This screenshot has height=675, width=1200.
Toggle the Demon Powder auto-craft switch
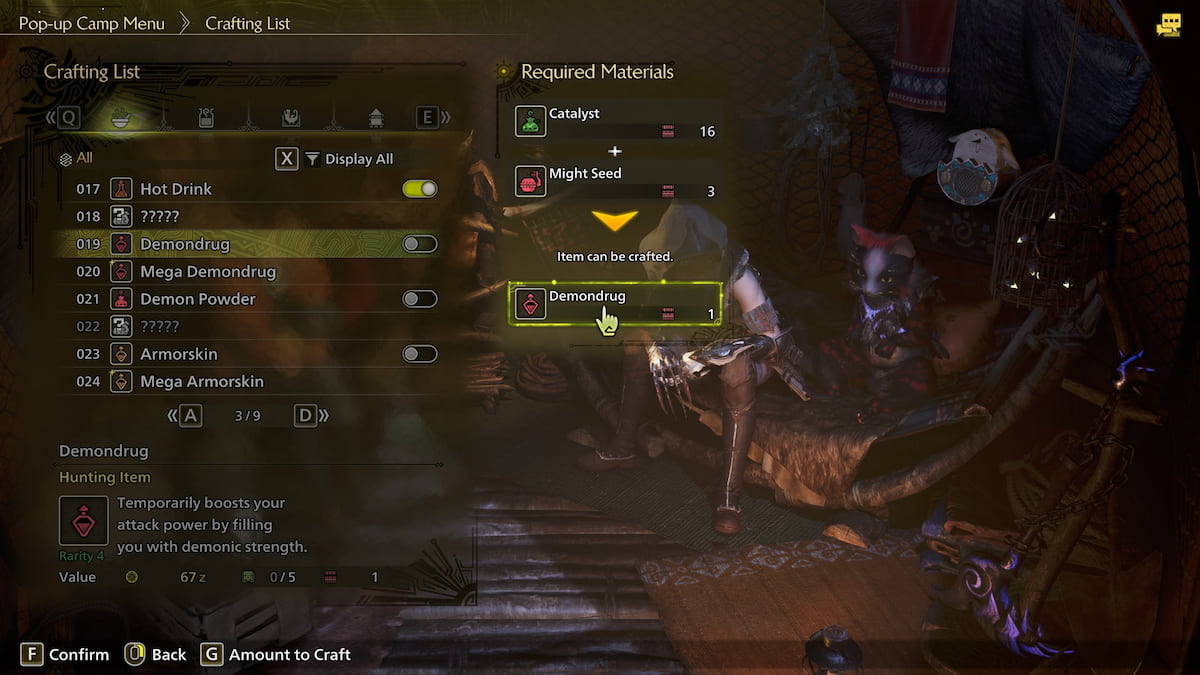tap(420, 299)
